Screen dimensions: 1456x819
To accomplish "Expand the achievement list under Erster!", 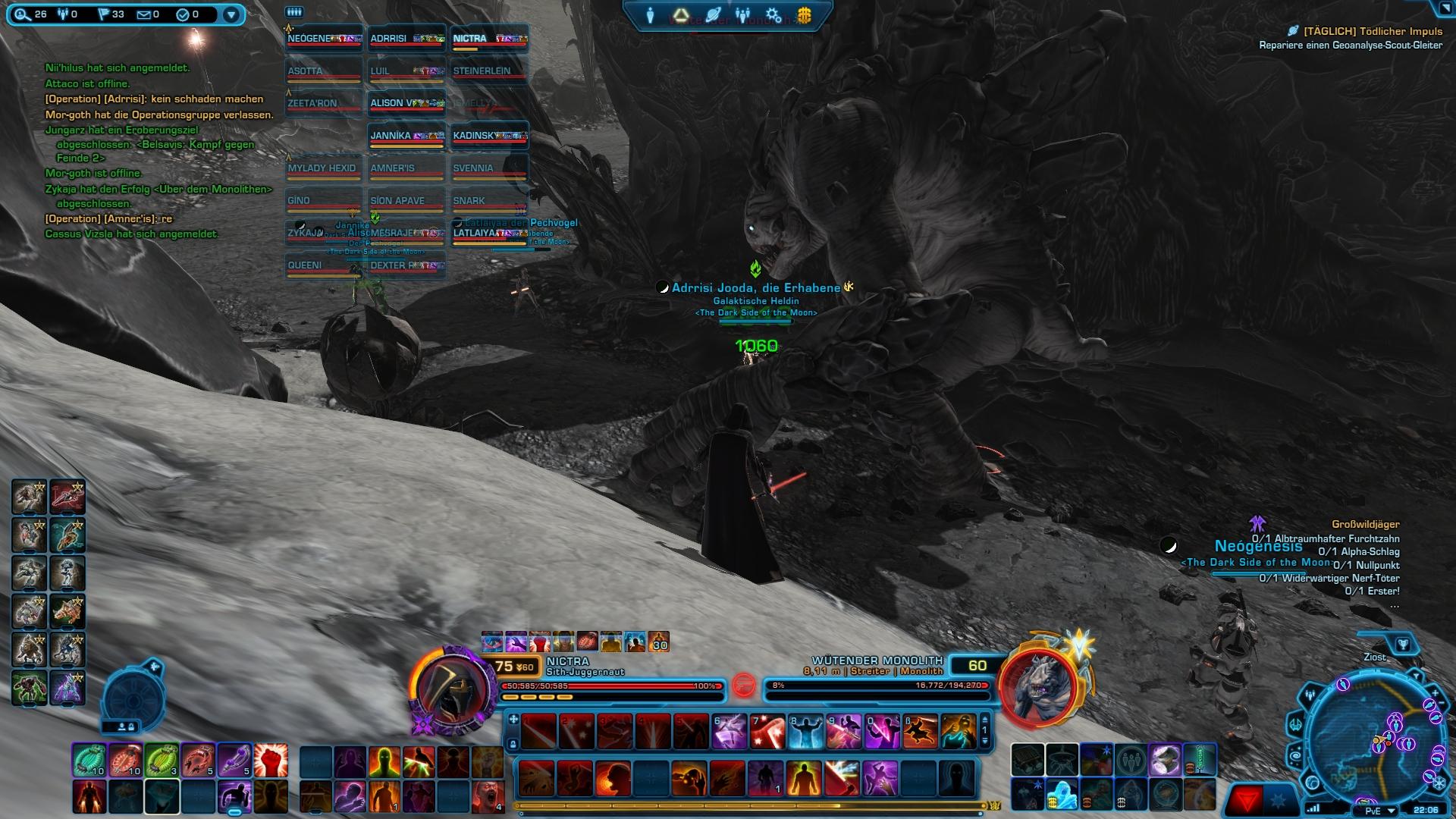I will coord(1394,604).
